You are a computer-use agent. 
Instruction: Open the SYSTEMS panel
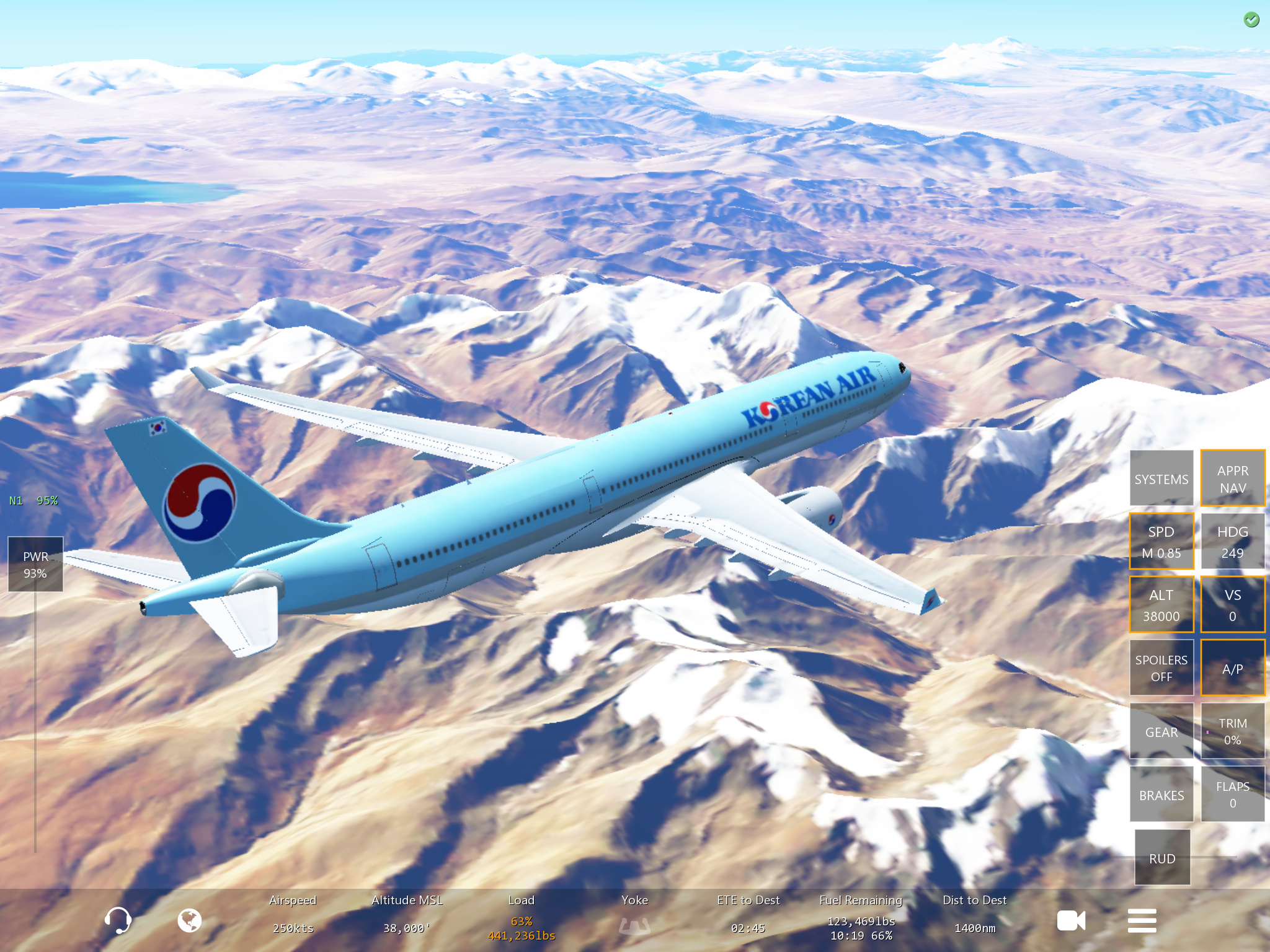[1161, 478]
